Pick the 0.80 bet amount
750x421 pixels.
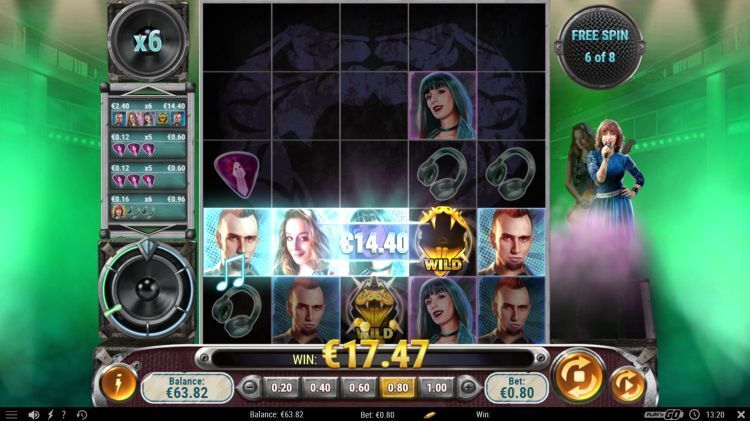point(398,387)
